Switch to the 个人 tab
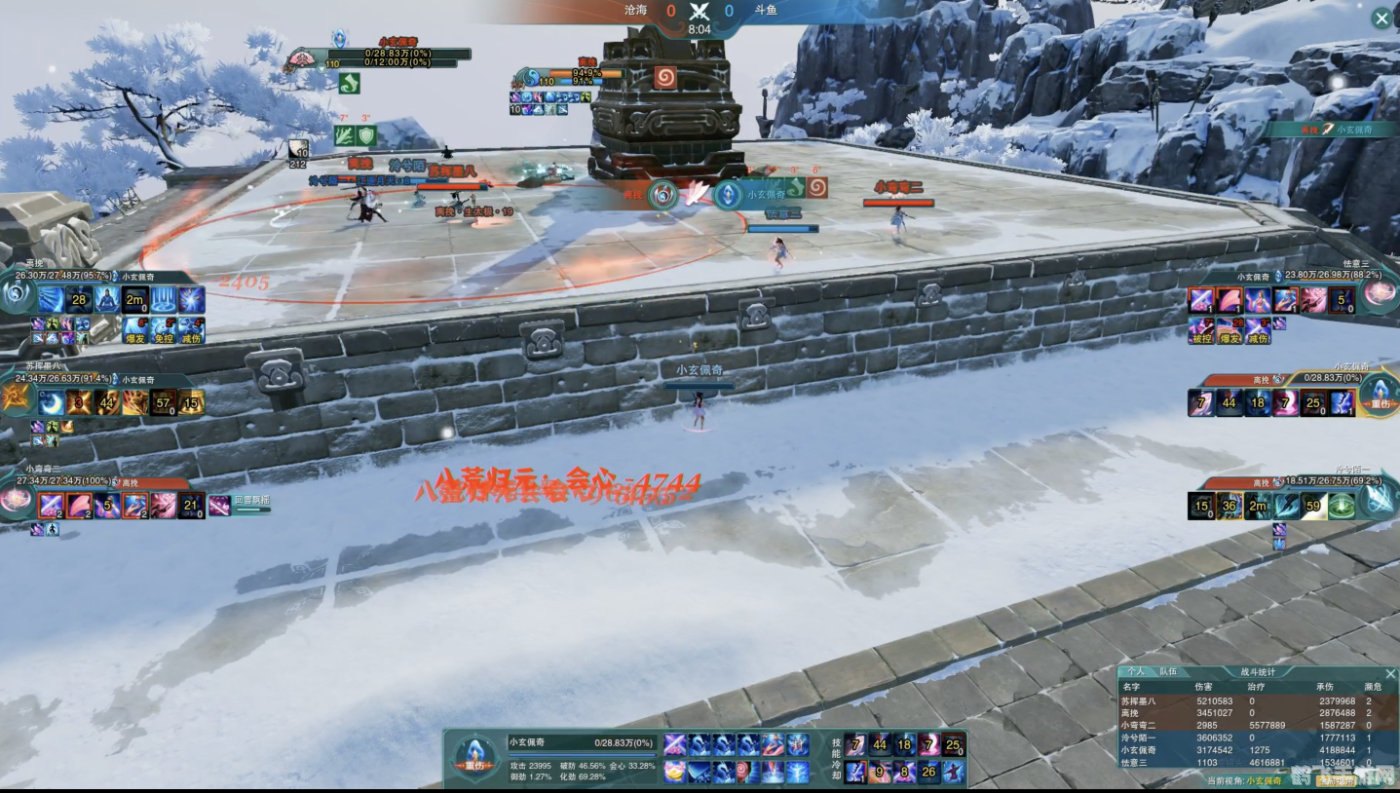The width and height of the screenshot is (1400, 793). 1136,673
